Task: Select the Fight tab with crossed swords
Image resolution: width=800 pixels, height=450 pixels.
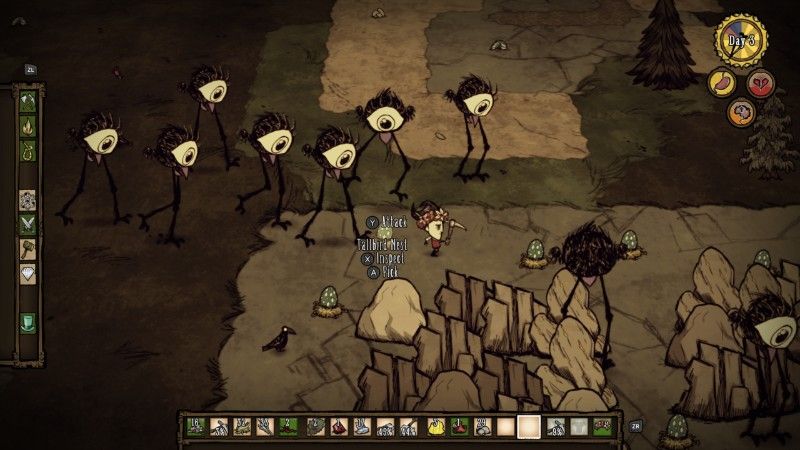Action: [x=28, y=223]
